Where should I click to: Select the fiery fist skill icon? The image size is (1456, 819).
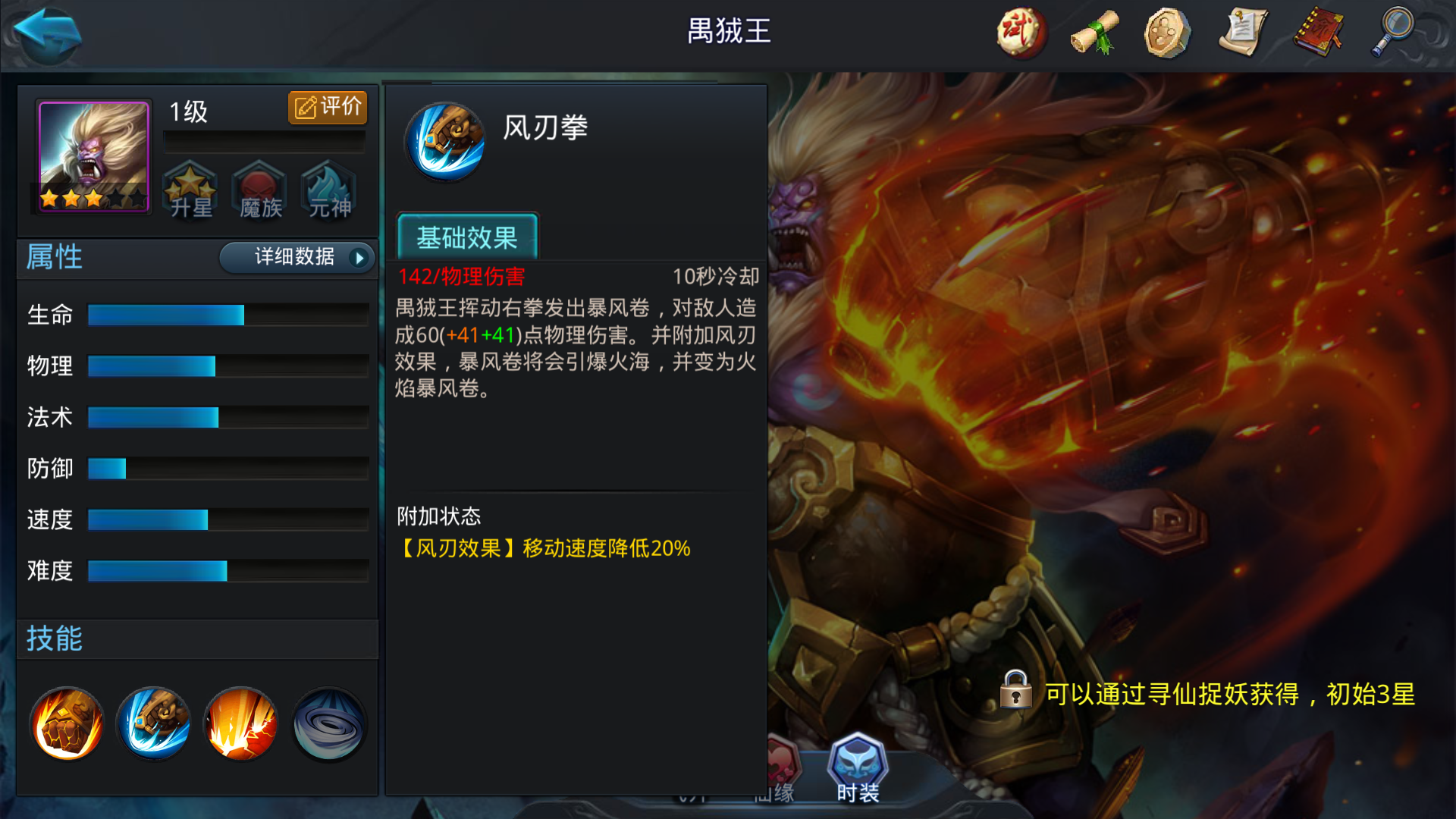(67, 724)
